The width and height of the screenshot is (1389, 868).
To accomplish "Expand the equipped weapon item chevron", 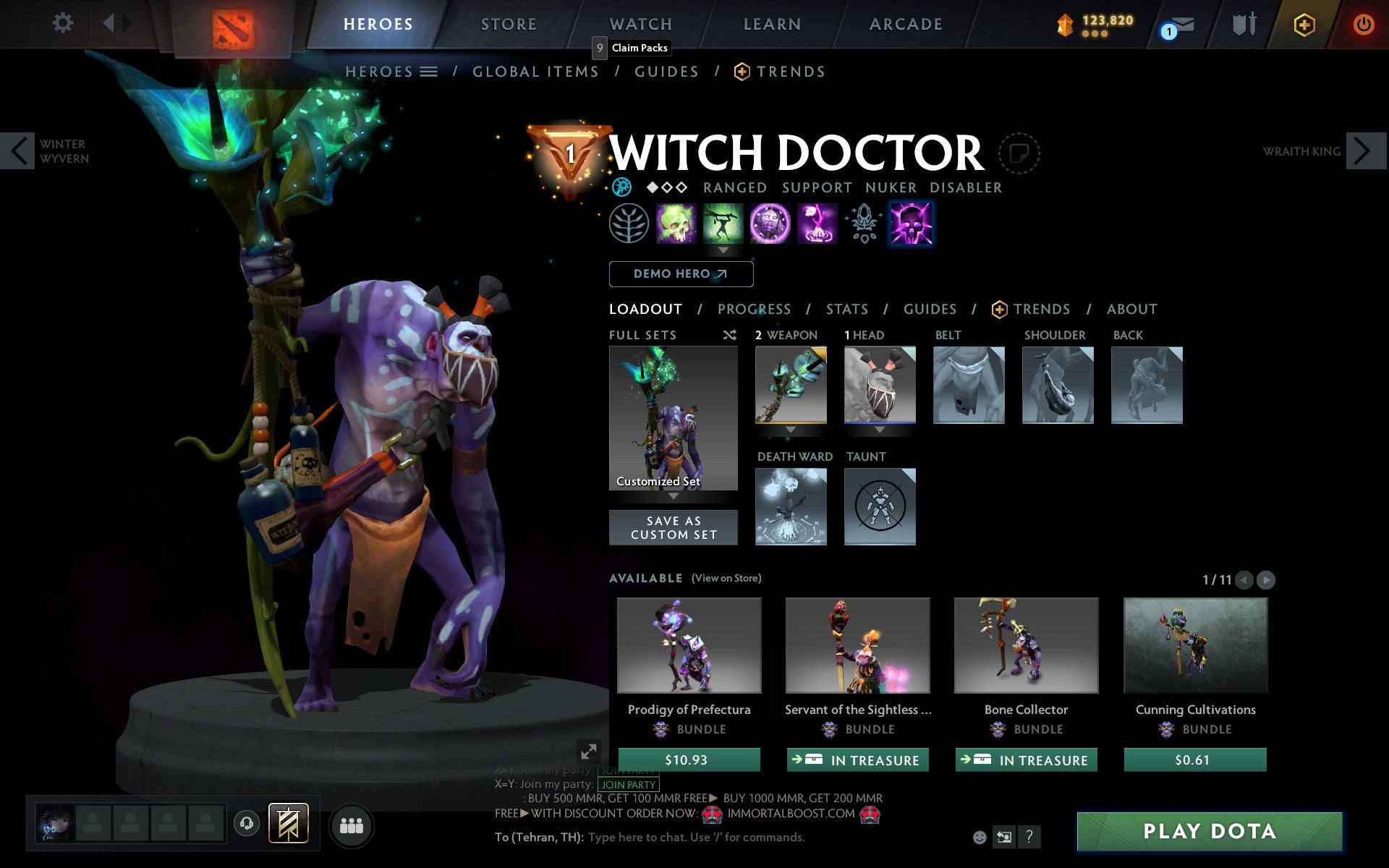I will (x=791, y=428).
